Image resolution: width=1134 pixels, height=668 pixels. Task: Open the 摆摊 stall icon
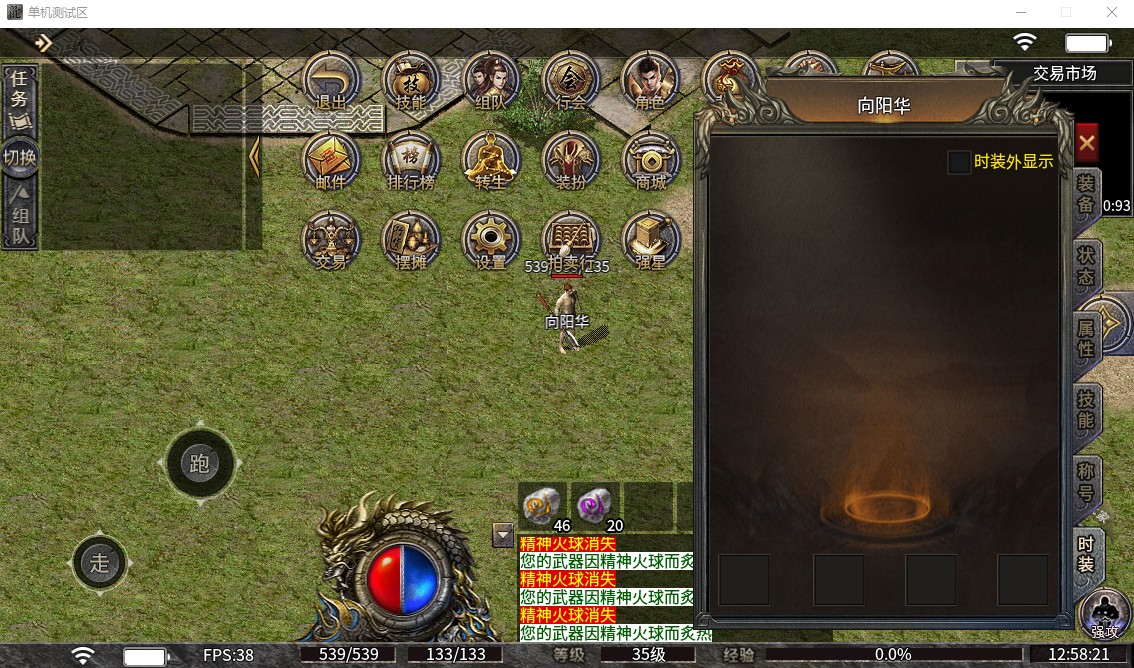pyautogui.click(x=411, y=240)
